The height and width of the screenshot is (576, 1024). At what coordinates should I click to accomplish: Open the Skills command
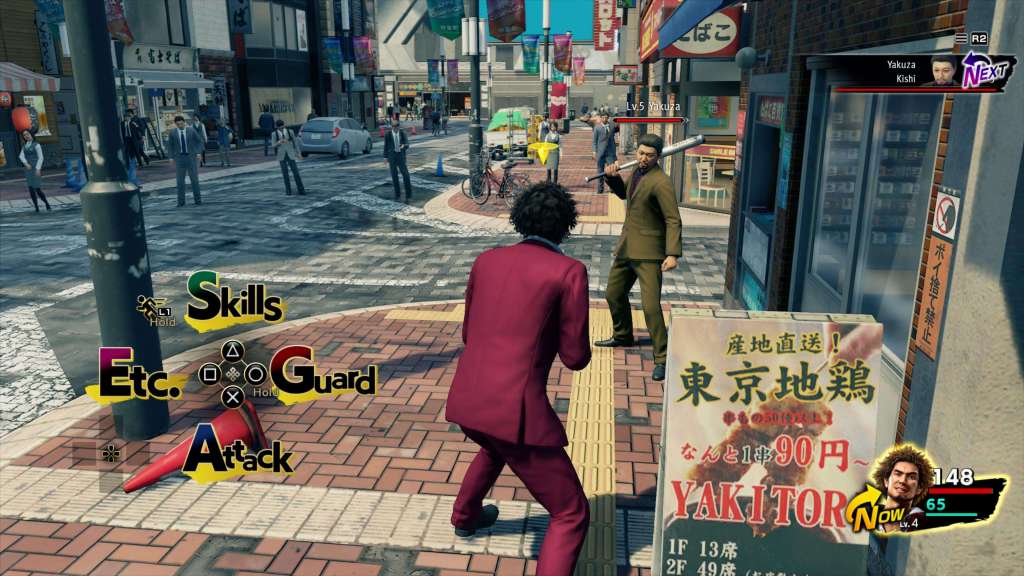[x=235, y=298]
